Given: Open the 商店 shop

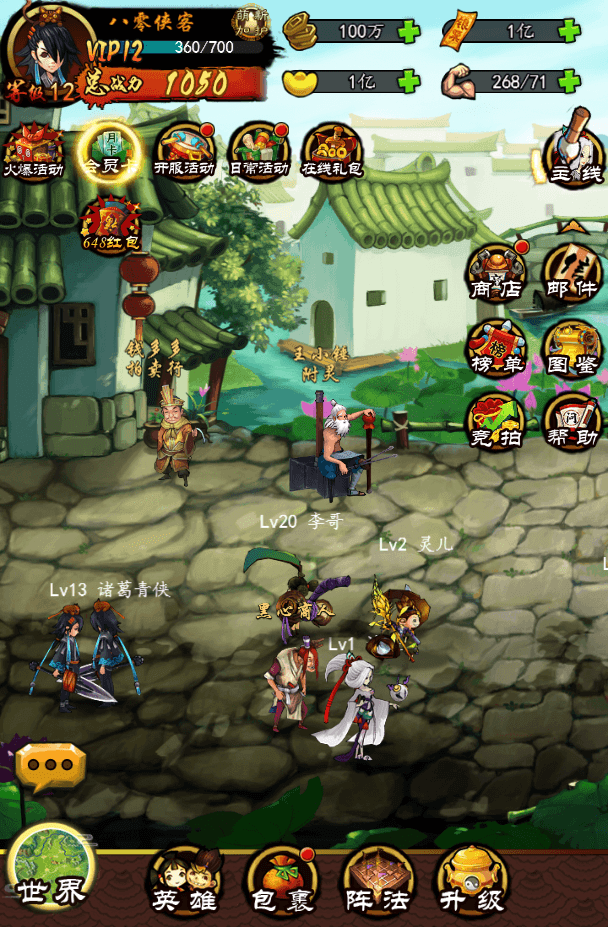Looking at the screenshot, I should tap(497, 272).
